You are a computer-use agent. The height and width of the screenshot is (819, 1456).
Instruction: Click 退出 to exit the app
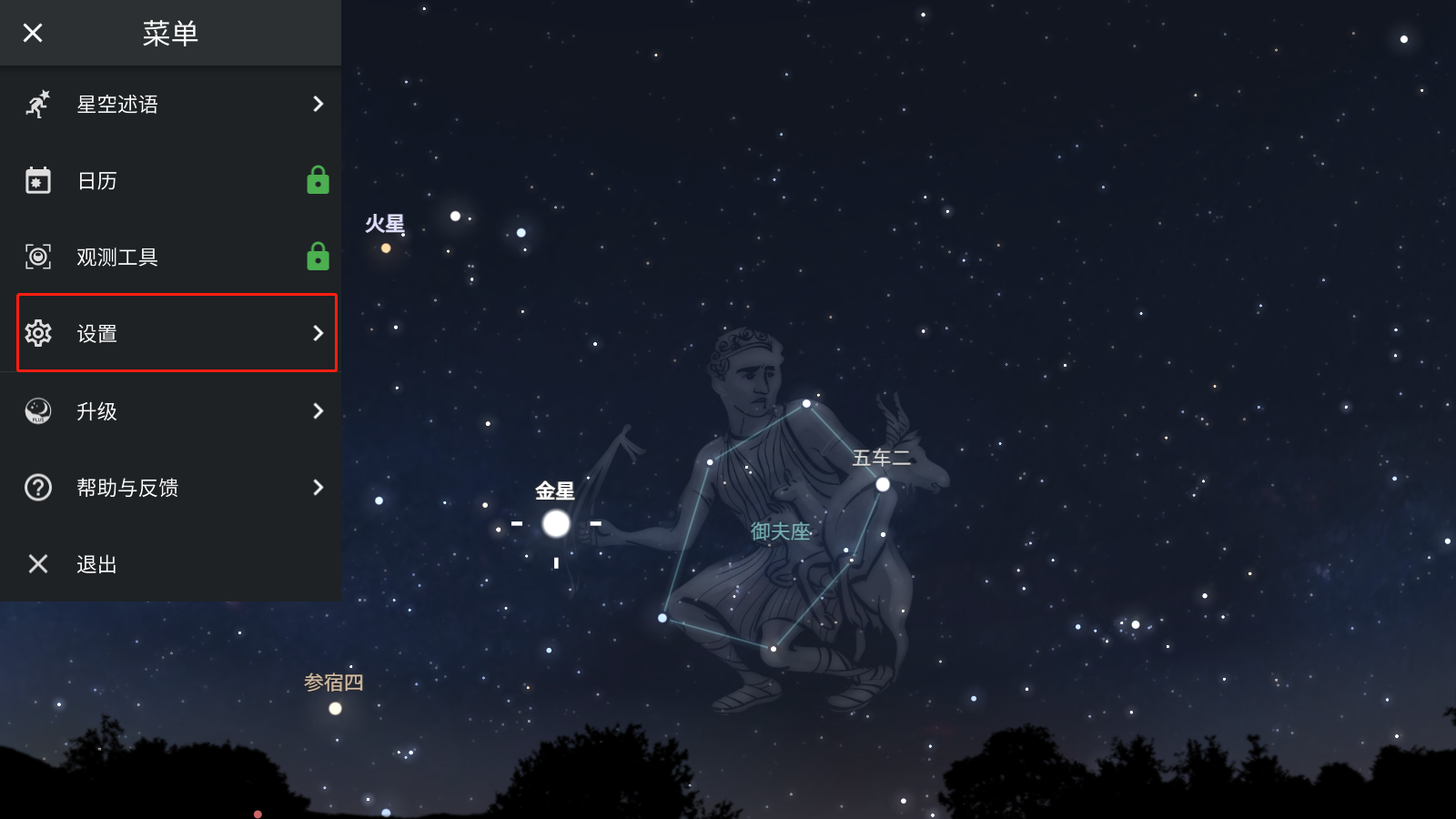point(173,564)
